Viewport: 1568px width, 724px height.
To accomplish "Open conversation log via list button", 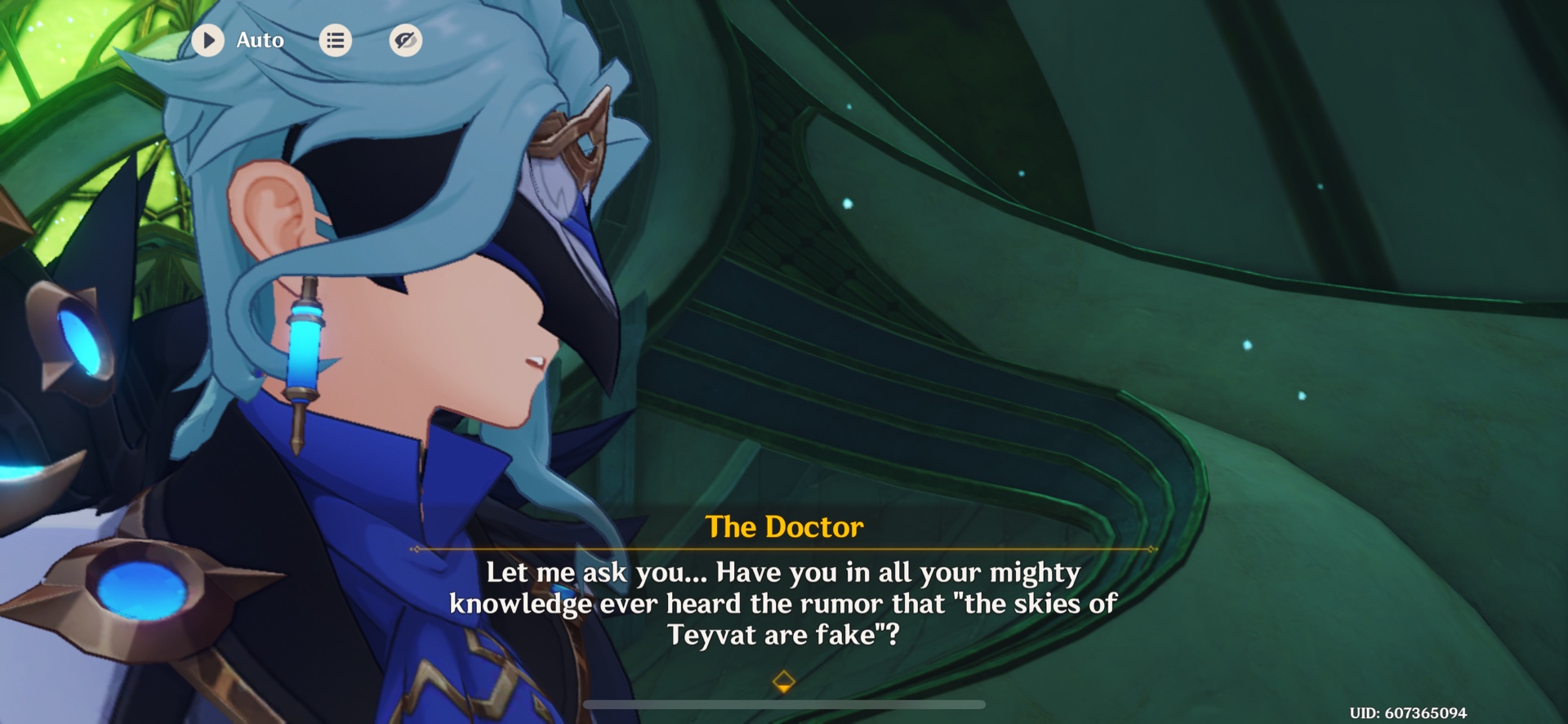I will tap(335, 39).
